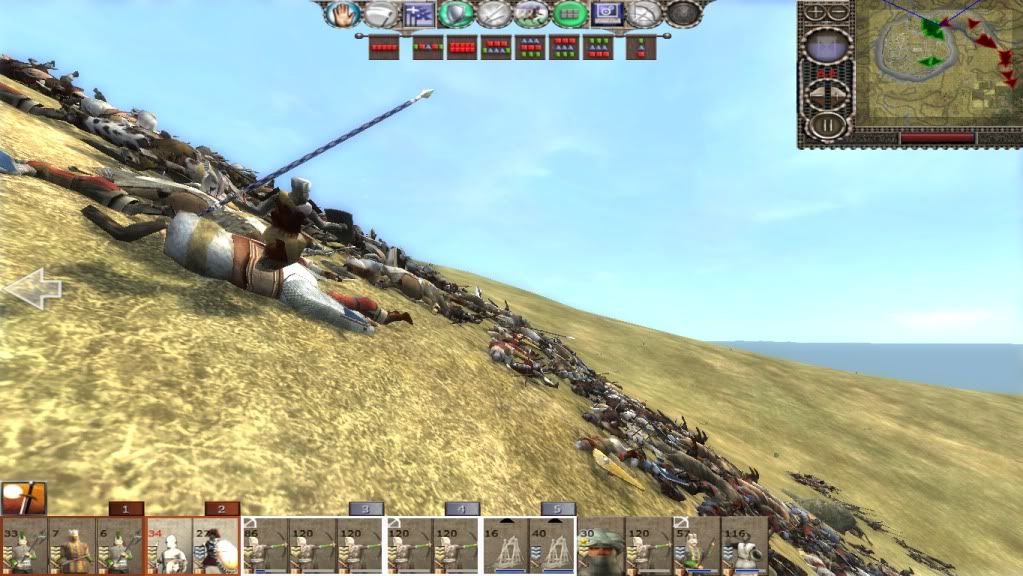1023x576 pixels.
Task: Select group 5 tab above unit cards
Action: tap(557, 508)
